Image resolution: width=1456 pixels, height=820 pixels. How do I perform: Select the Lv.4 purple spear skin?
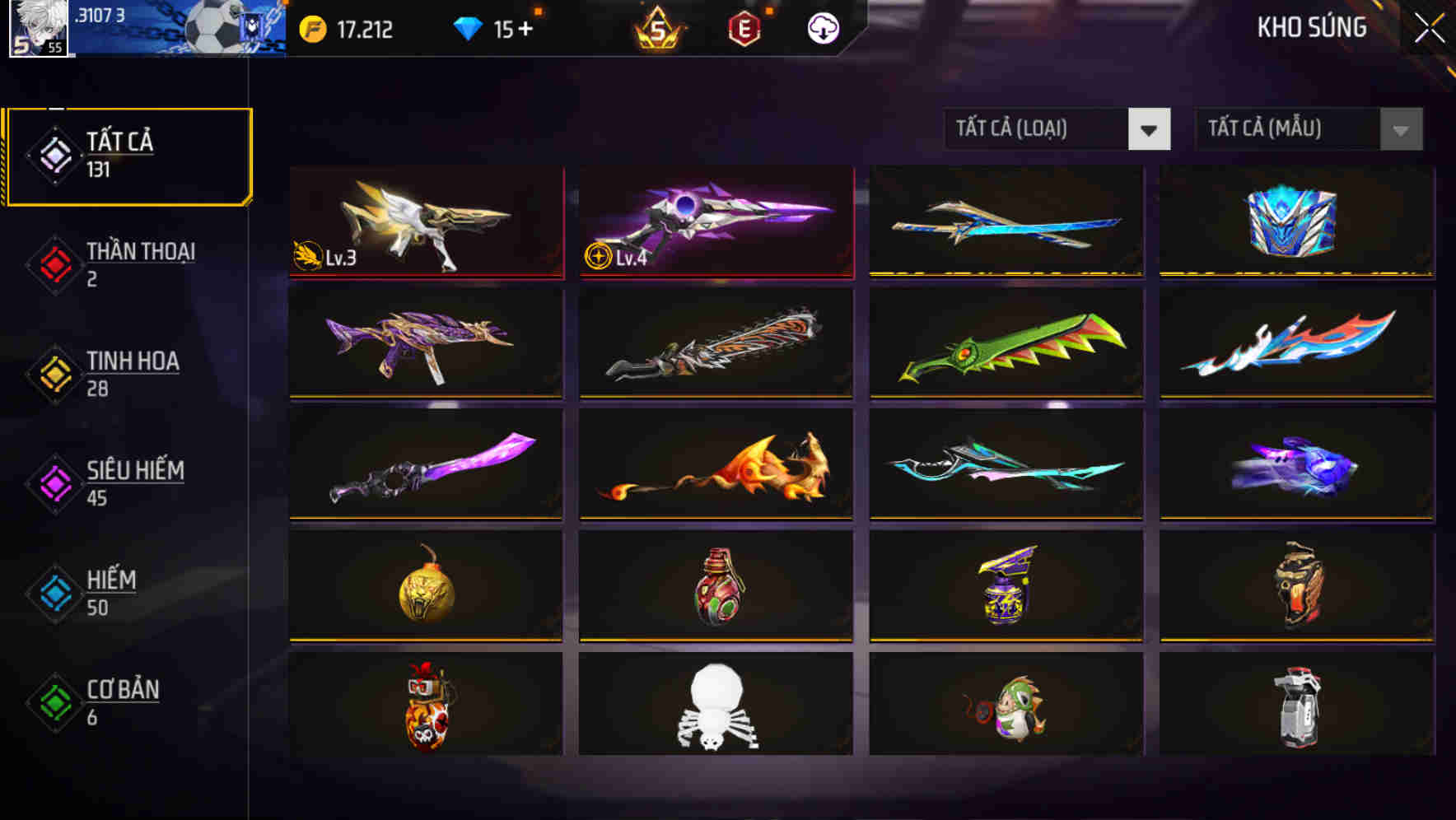[716, 222]
